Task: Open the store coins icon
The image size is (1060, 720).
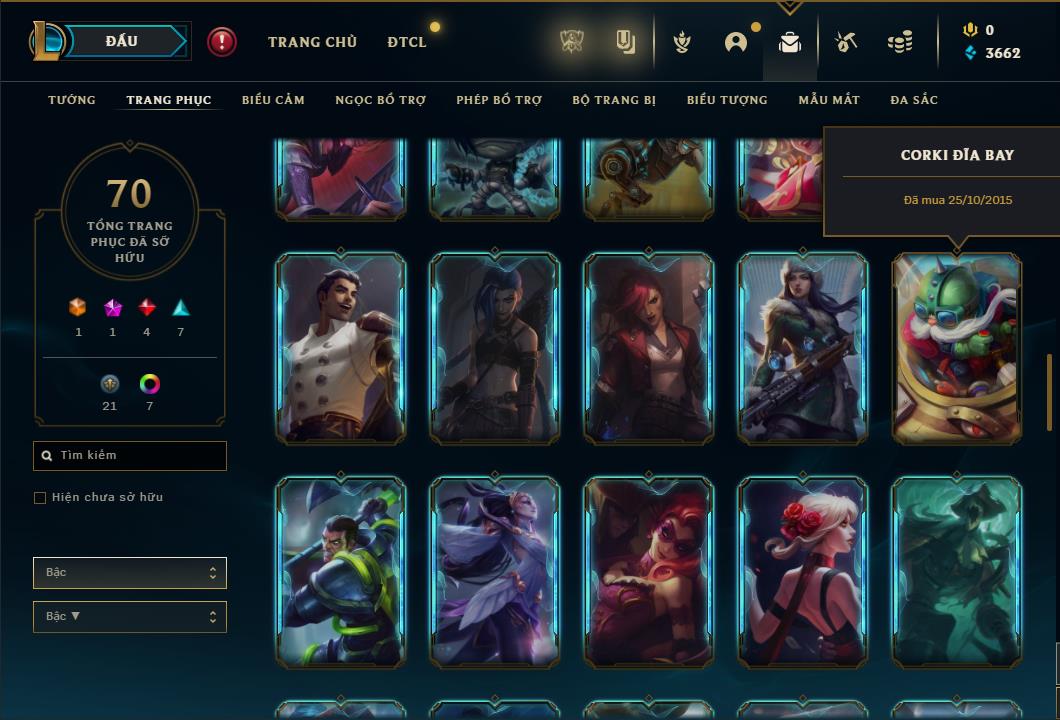Action: coord(900,42)
